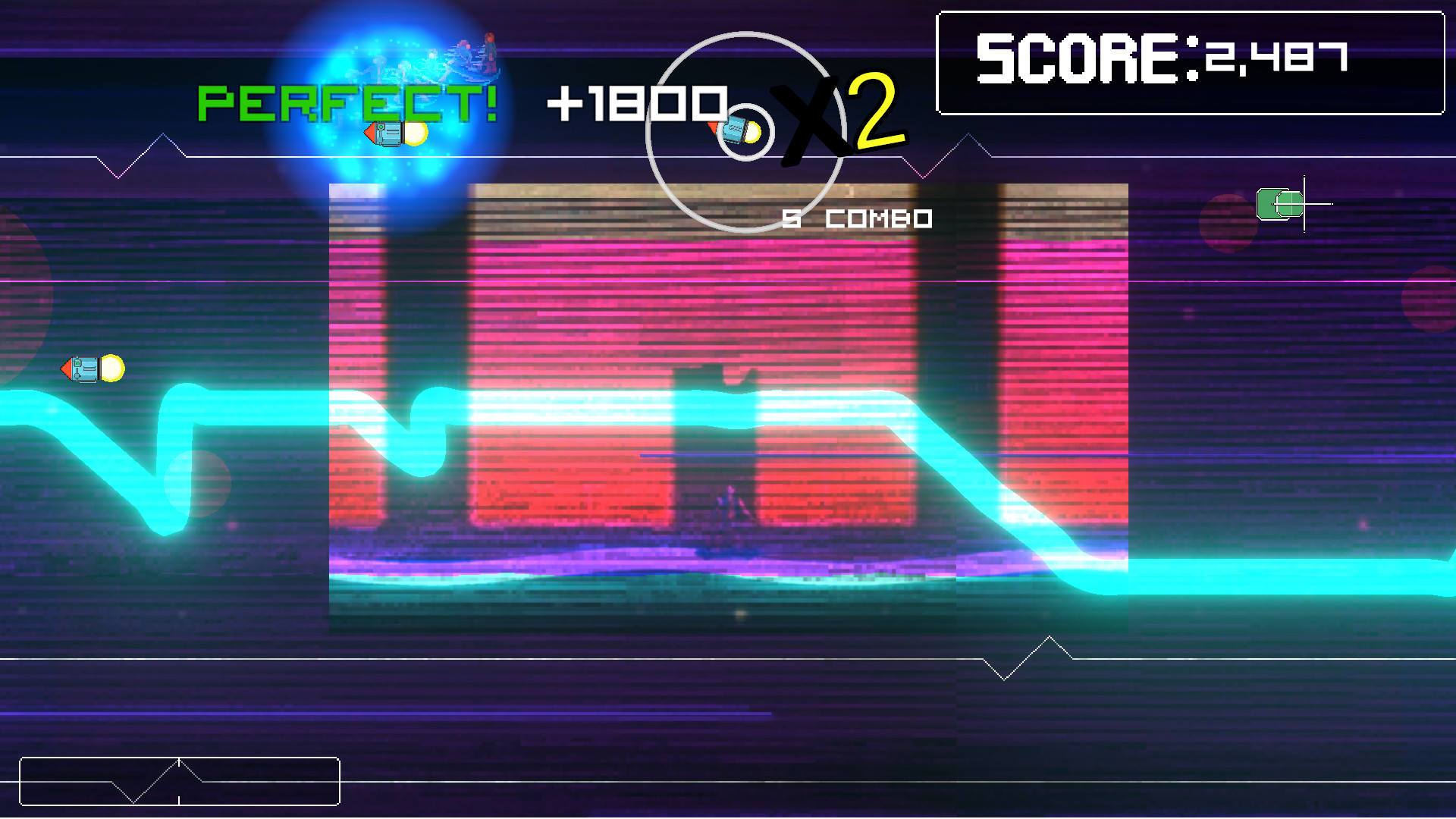Image resolution: width=1456 pixels, height=819 pixels.
Task: Click the rocket inside the timing circle
Action: (x=734, y=130)
